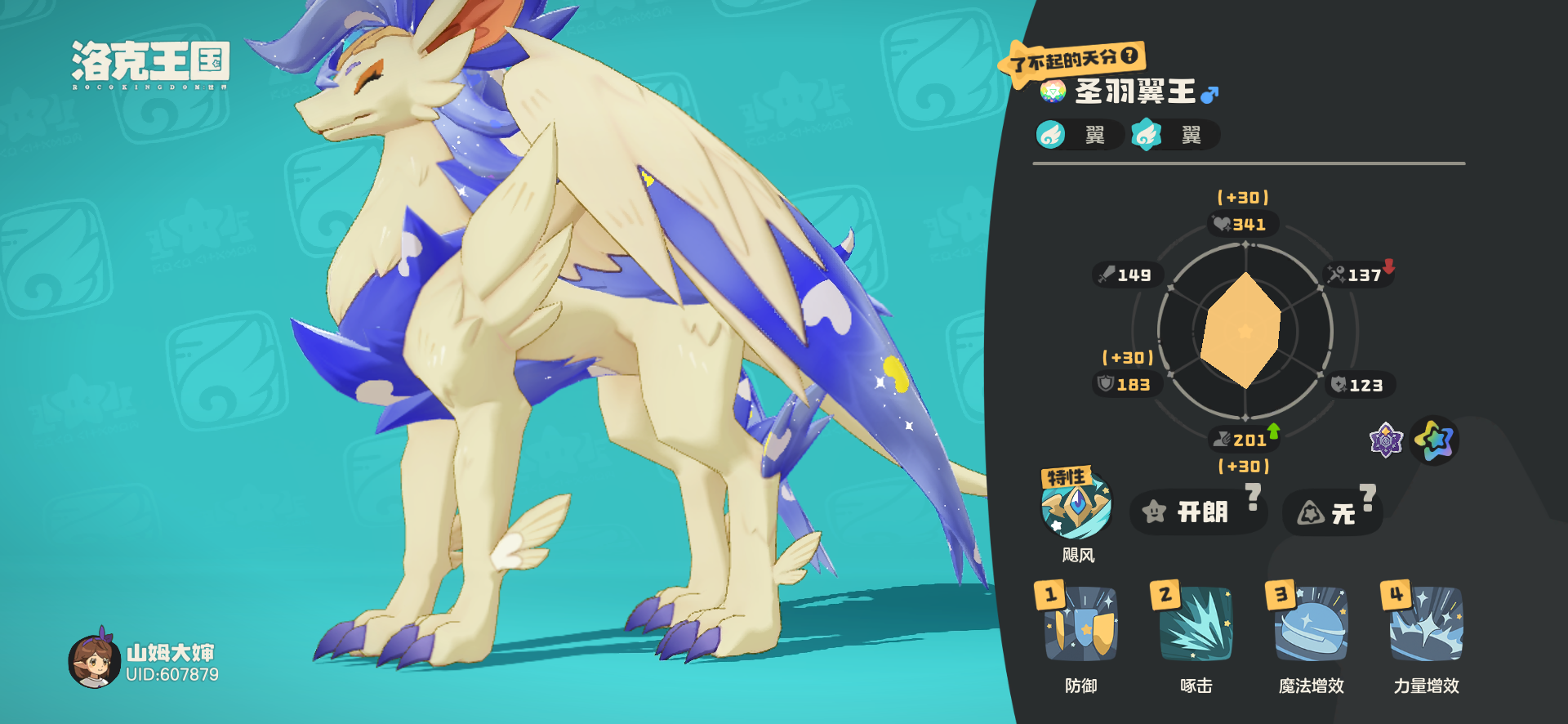Click the question mark beside 了不起的天分
Image resolution: width=1568 pixels, height=724 pixels.
pos(1129,56)
